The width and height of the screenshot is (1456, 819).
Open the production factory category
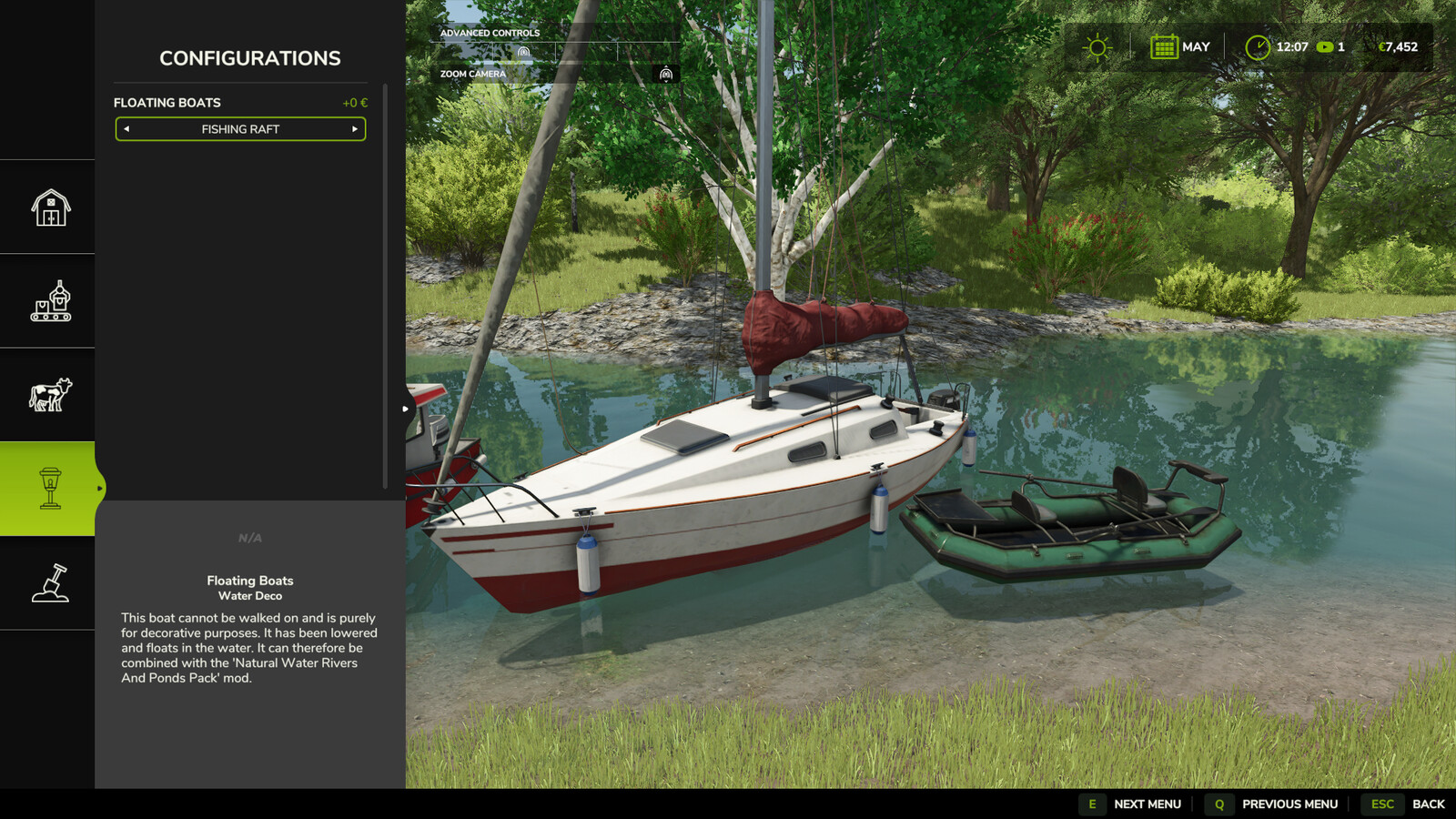coord(50,301)
